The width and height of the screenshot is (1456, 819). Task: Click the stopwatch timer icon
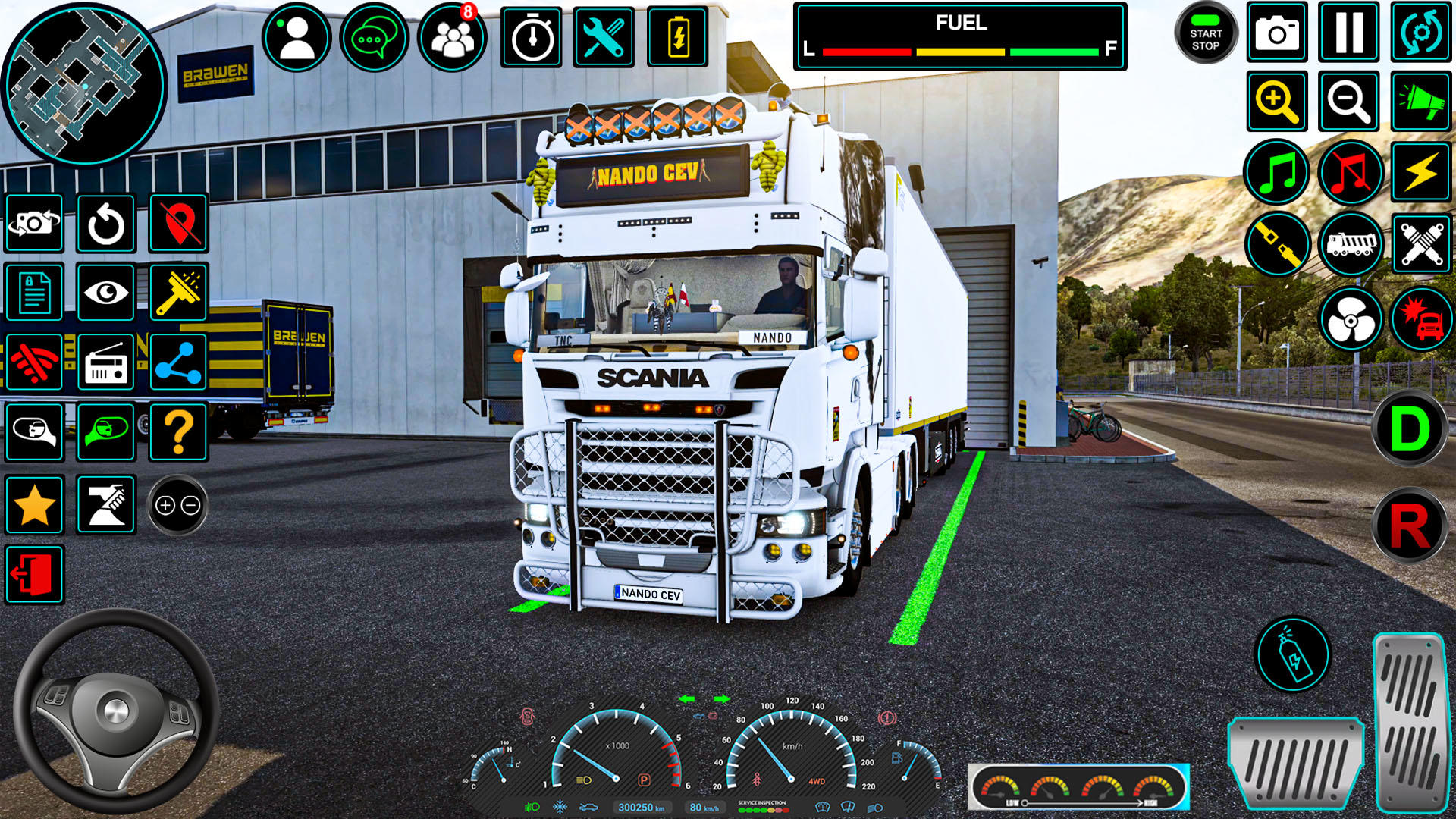pyautogui.click(x=531, y=37)
